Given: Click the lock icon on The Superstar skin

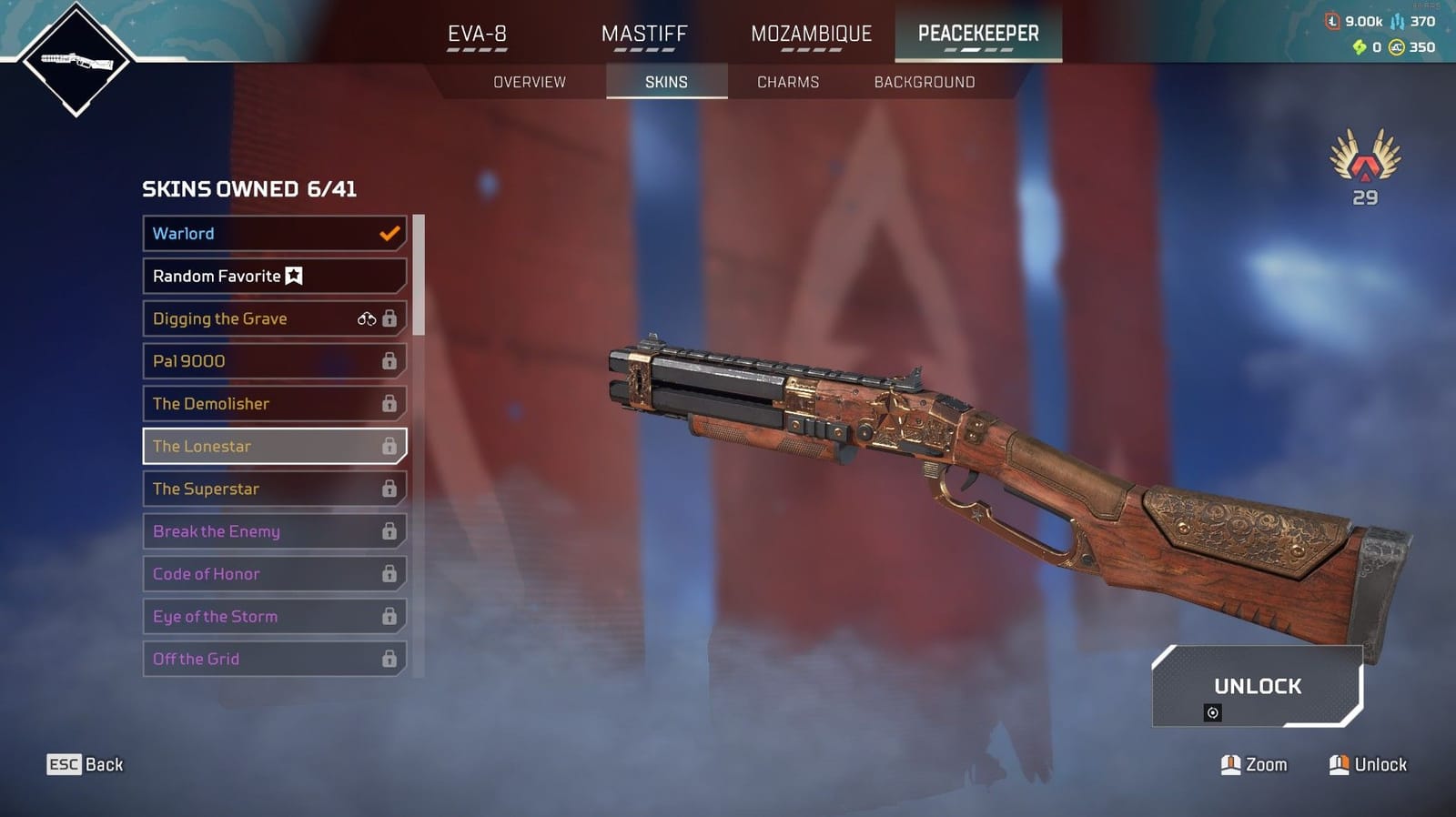Looking at the screenshot, I should [x=390, y=489].
